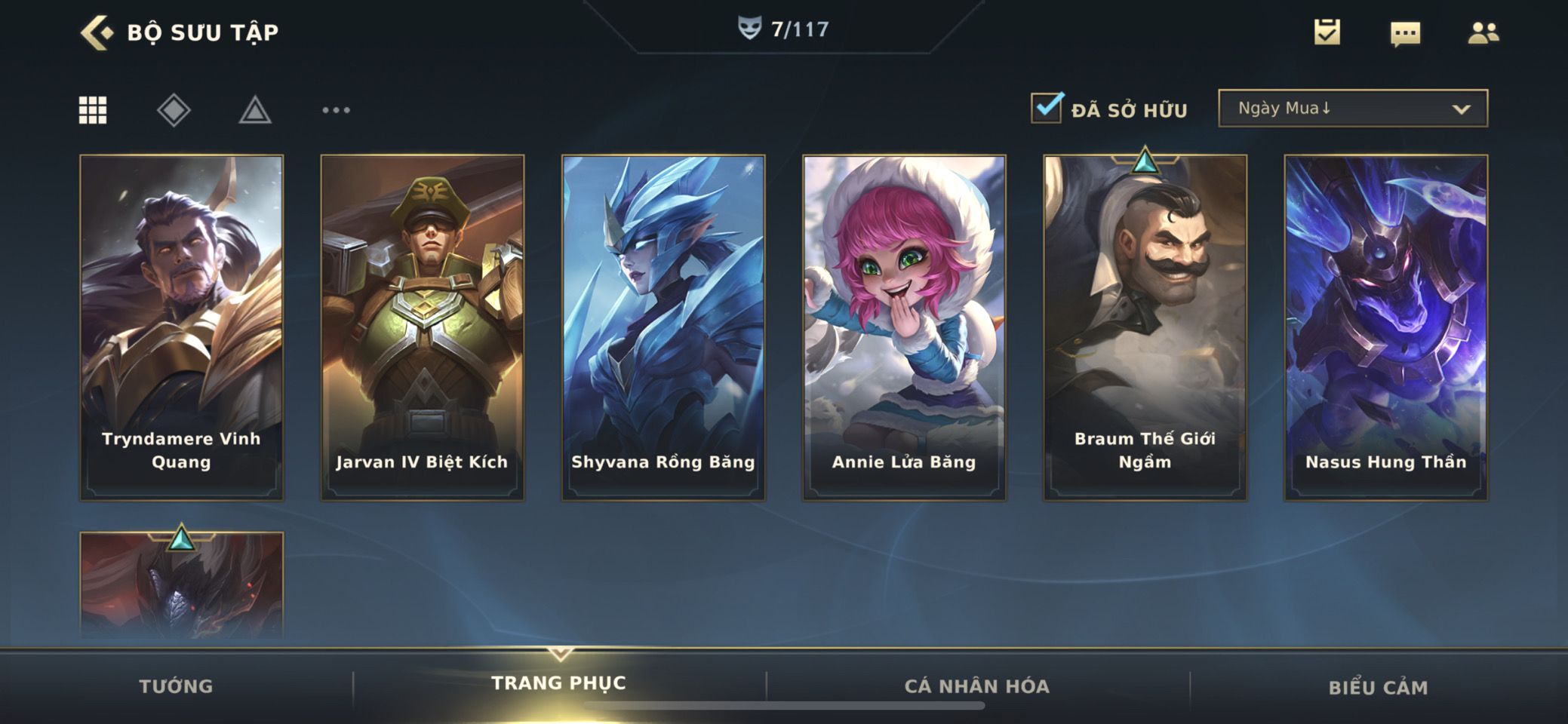This screenshot has height=724, width=1568.
Task: Open the missions checklist icon
Action: pos(1327,32)
